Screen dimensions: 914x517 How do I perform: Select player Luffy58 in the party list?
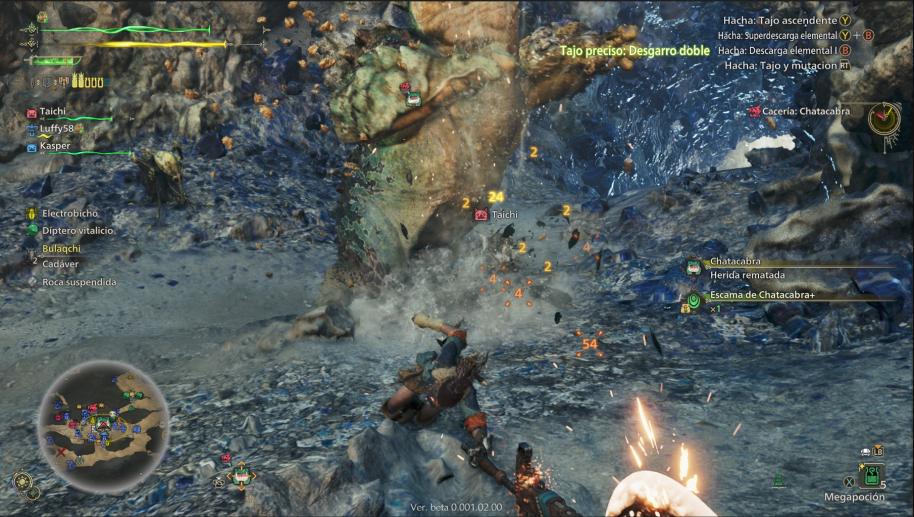59,129
